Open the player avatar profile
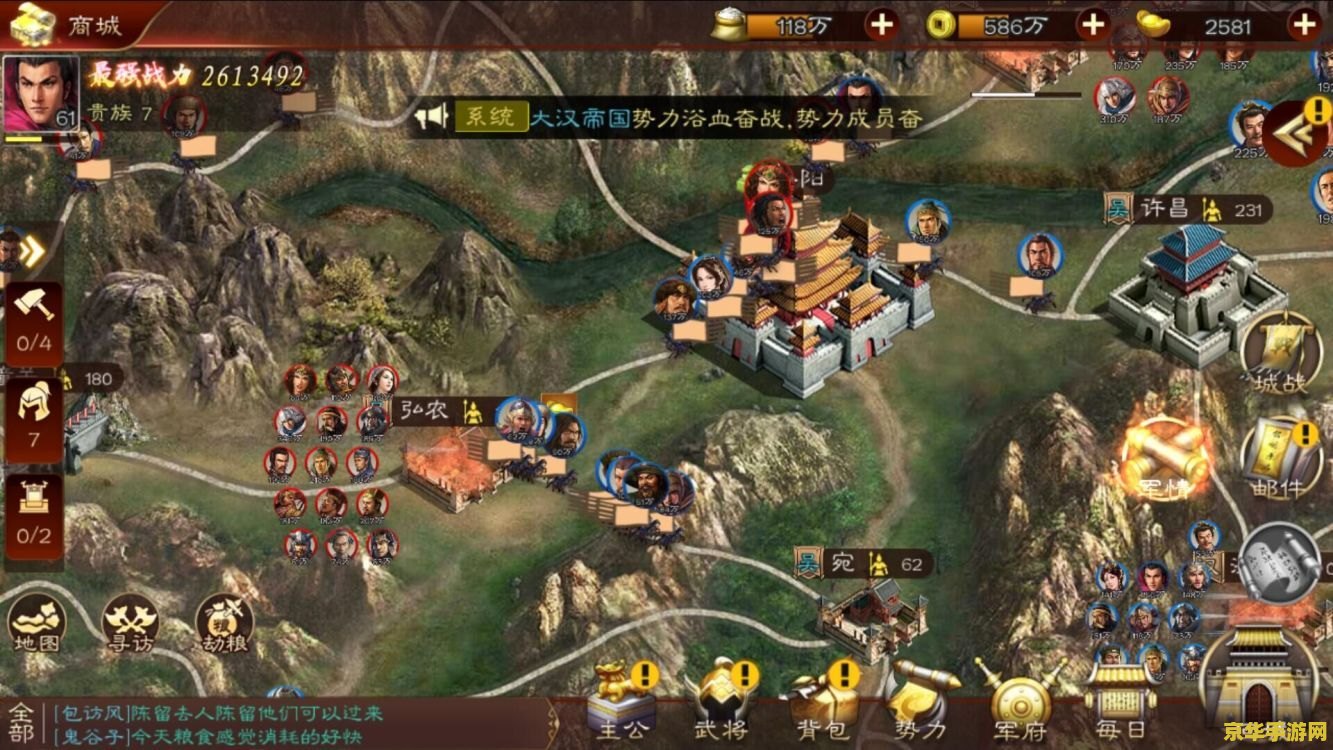The height and width of the screenshot is (750, 1333). [x=41, y=93]
